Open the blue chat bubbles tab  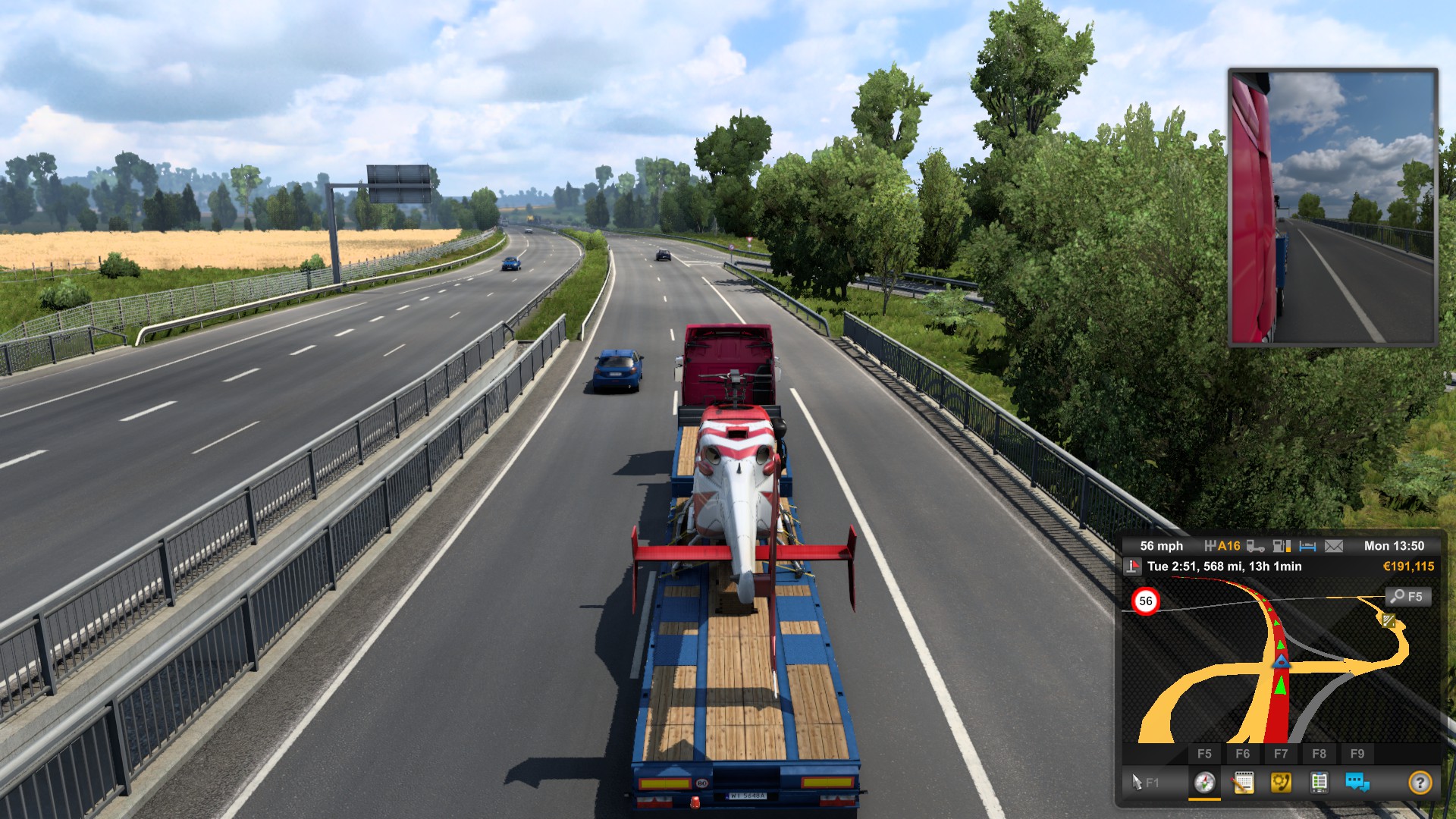(x=1357, y=782)
